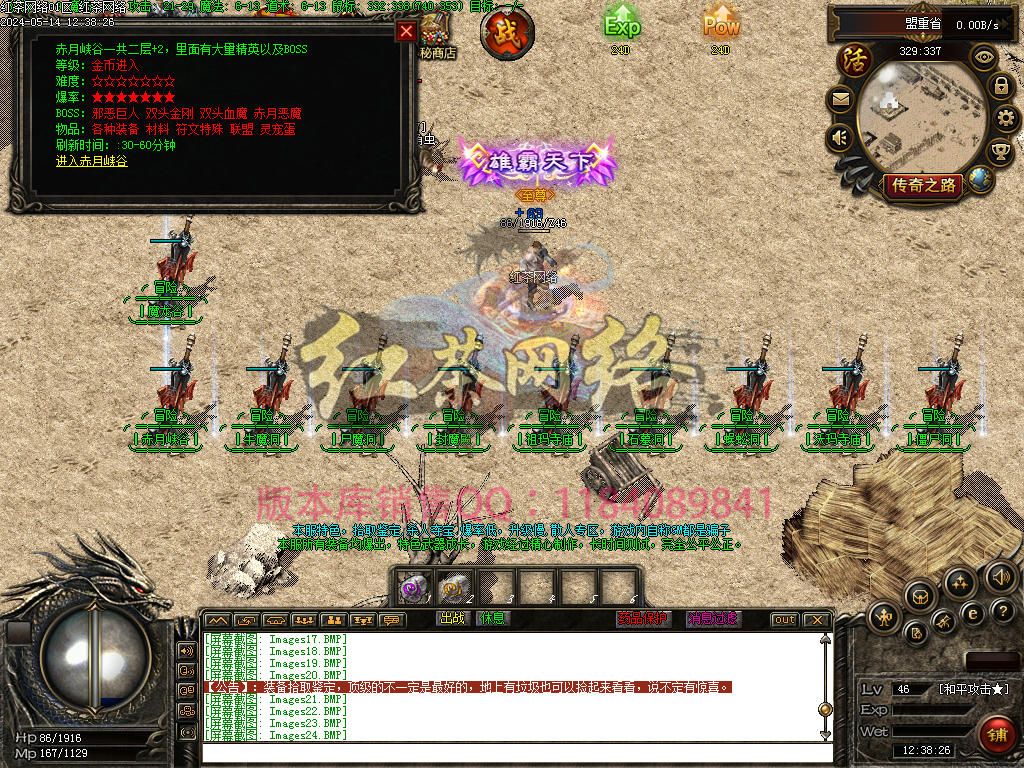This screenshot has height=768, width=1024.
Task: Open the 活 activity button
Action: [855, 61]
